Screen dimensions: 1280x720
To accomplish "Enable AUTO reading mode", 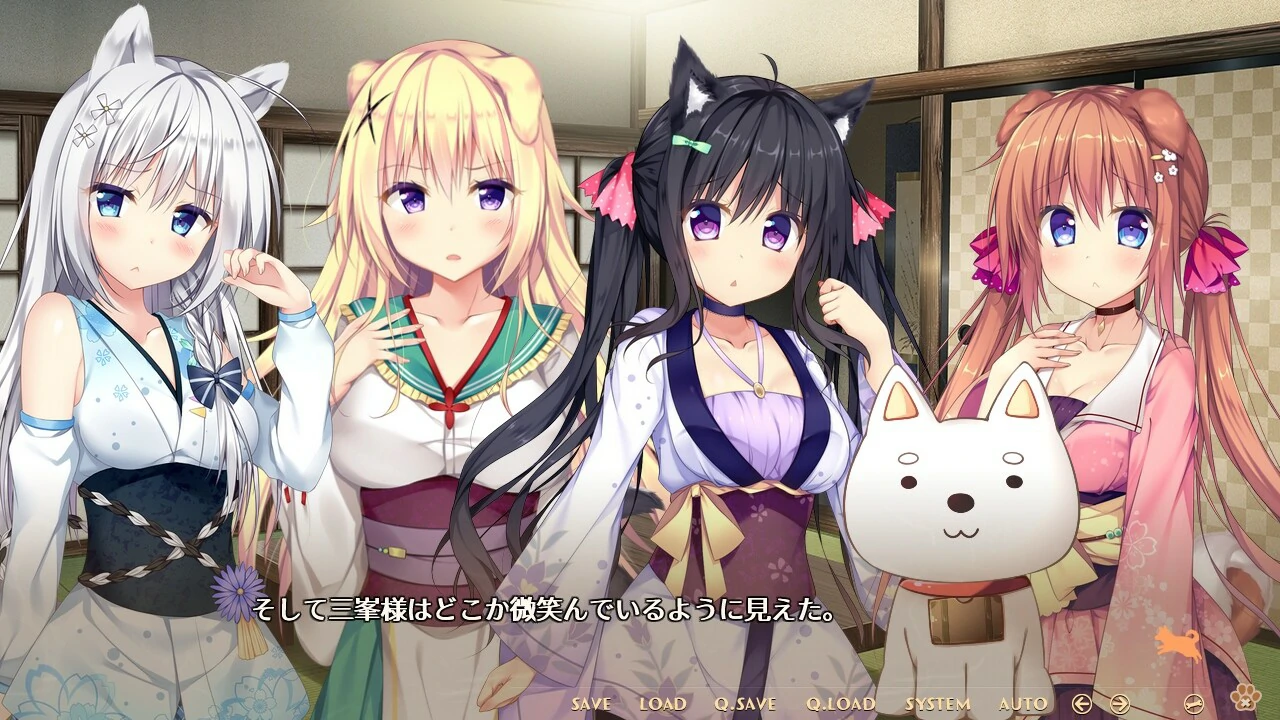I will click(x=1021, y=704).
